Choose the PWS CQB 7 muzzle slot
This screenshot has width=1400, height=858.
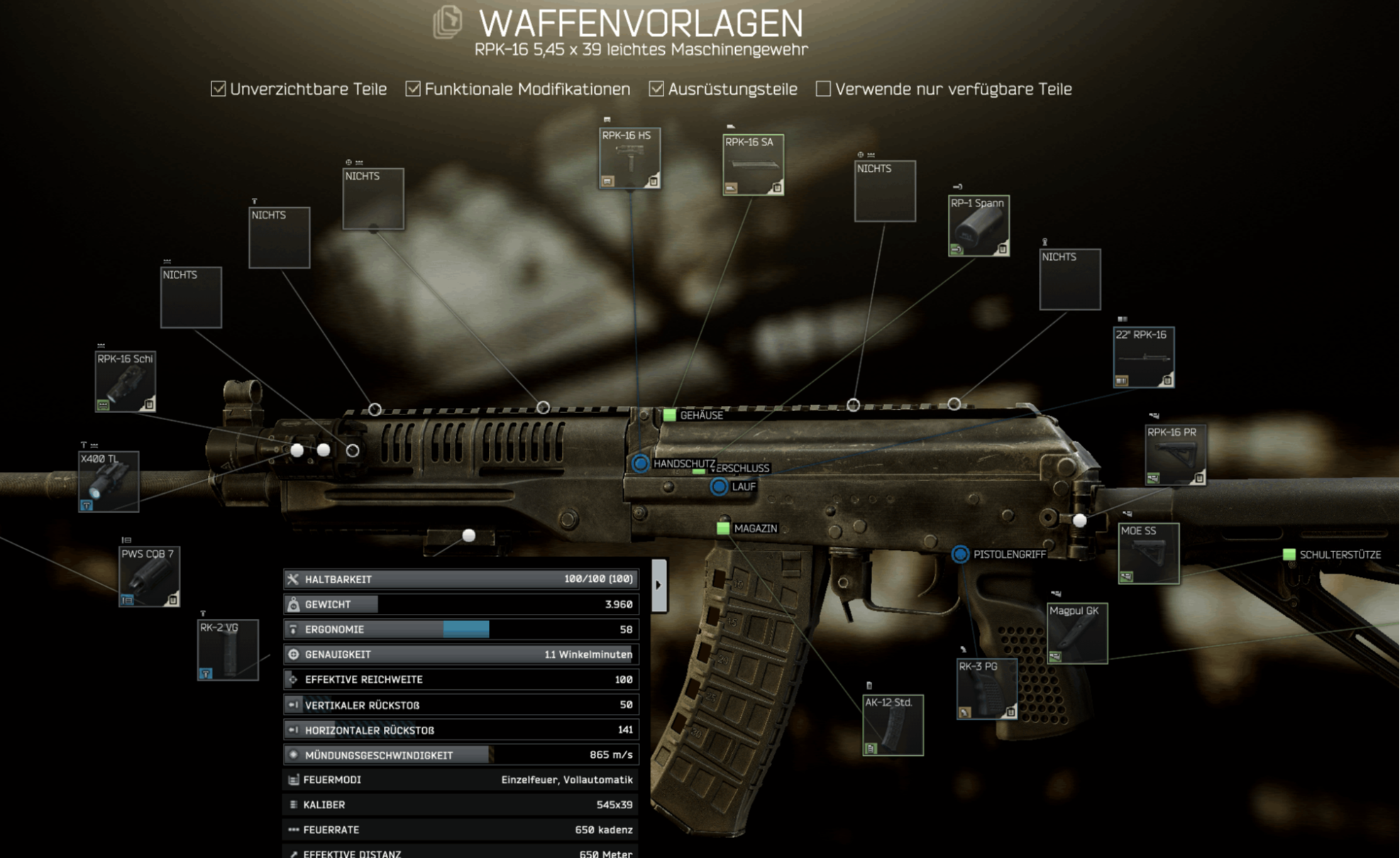point(149,576)
